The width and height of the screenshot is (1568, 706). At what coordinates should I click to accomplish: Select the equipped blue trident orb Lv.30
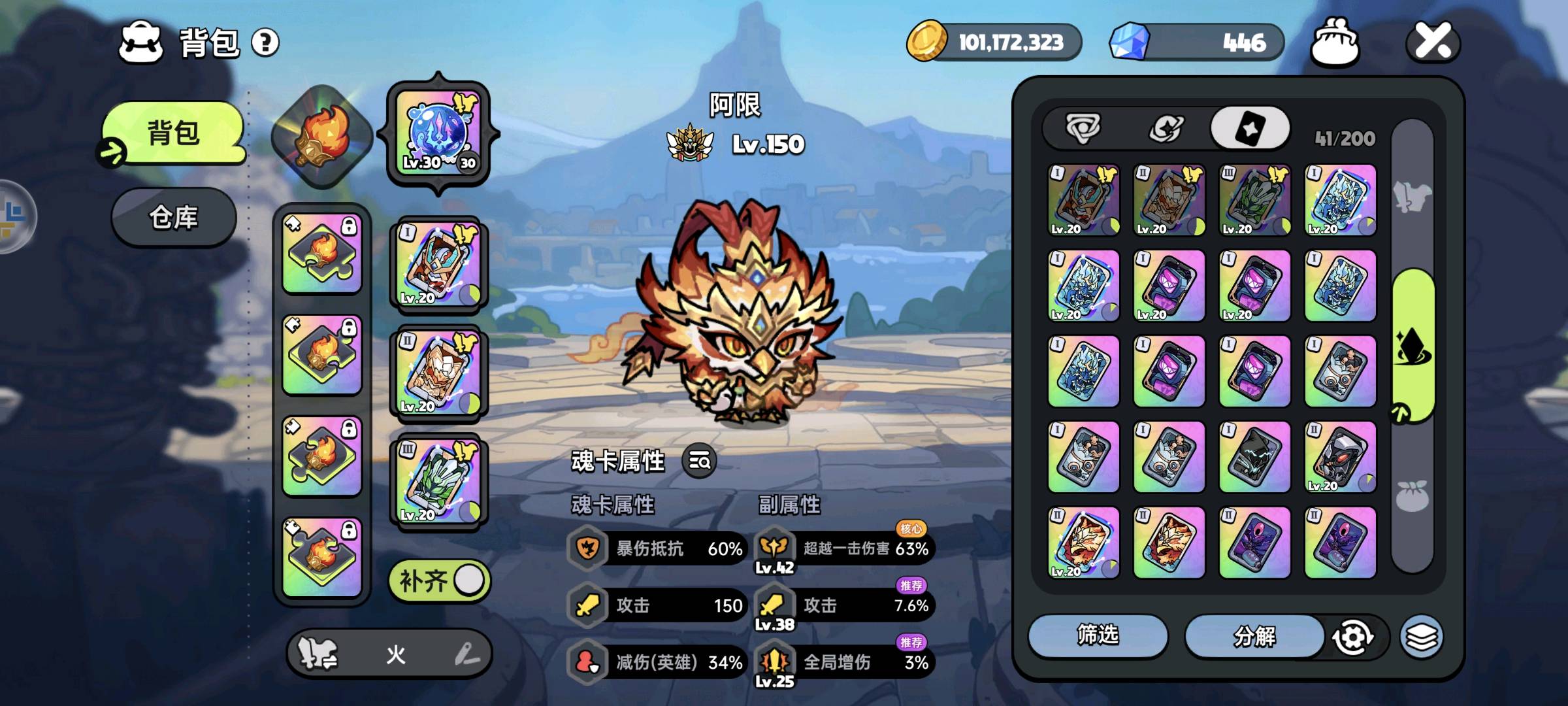pos(438,134)
